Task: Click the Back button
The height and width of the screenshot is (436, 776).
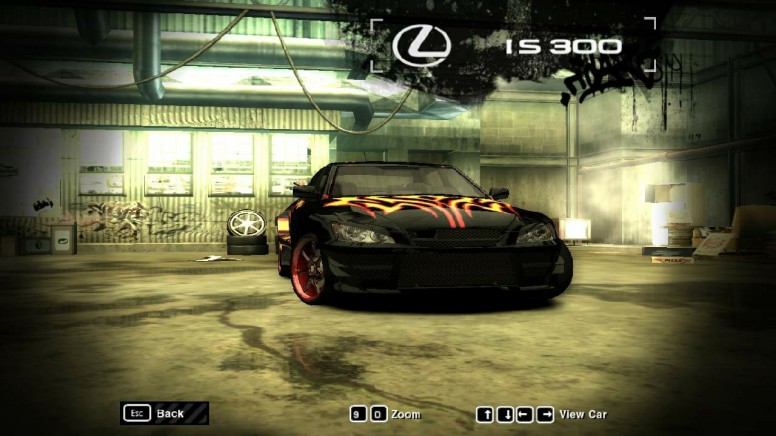Action: 164,413
